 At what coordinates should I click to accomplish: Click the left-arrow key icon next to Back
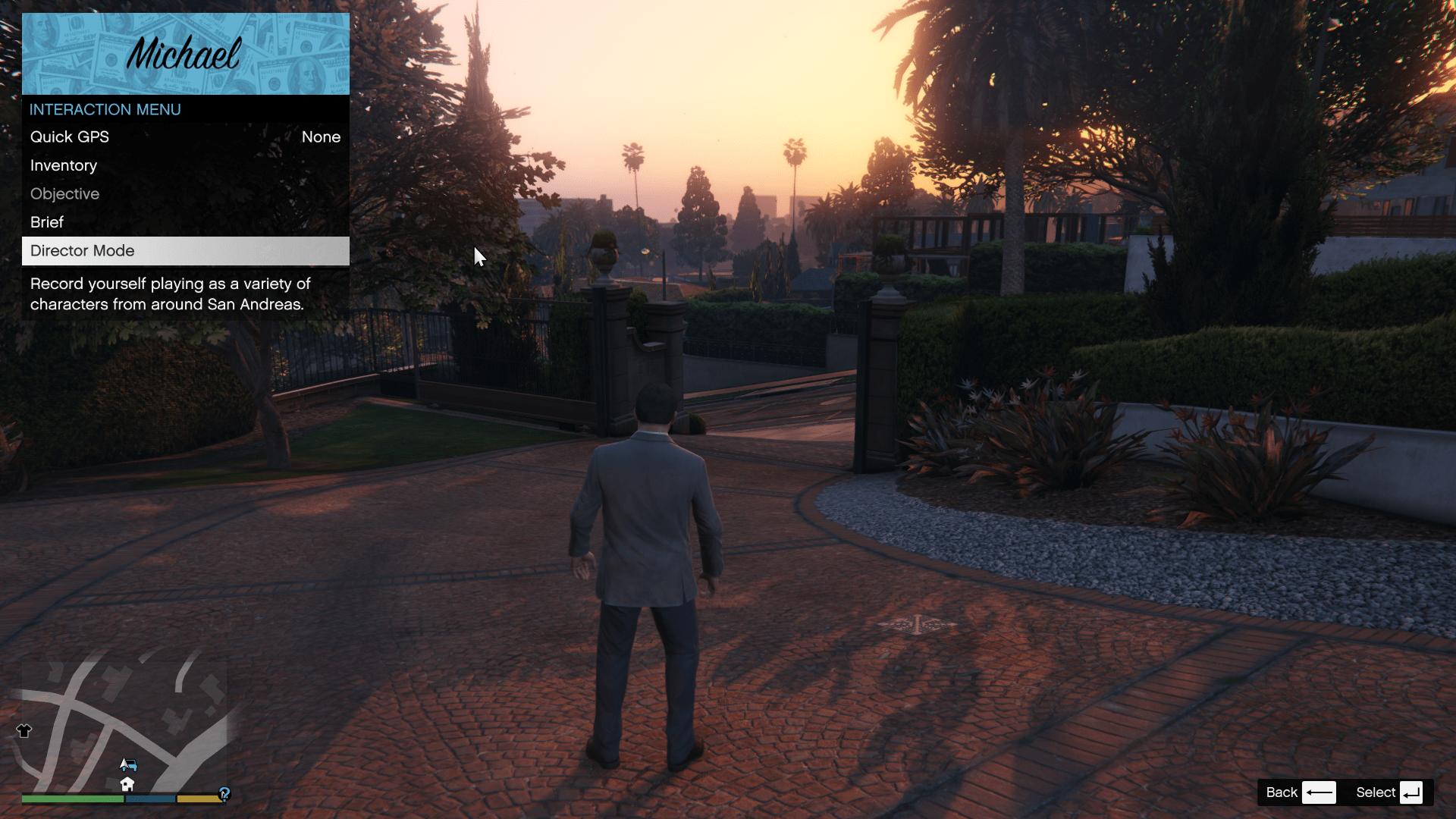pos(1319,792)
